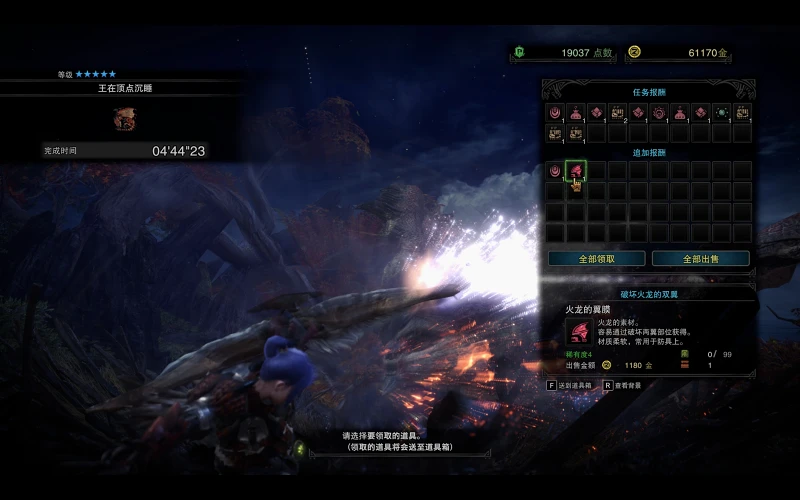
Task: Click the 全部出售 (sell all) button
Action: (700, 258)
